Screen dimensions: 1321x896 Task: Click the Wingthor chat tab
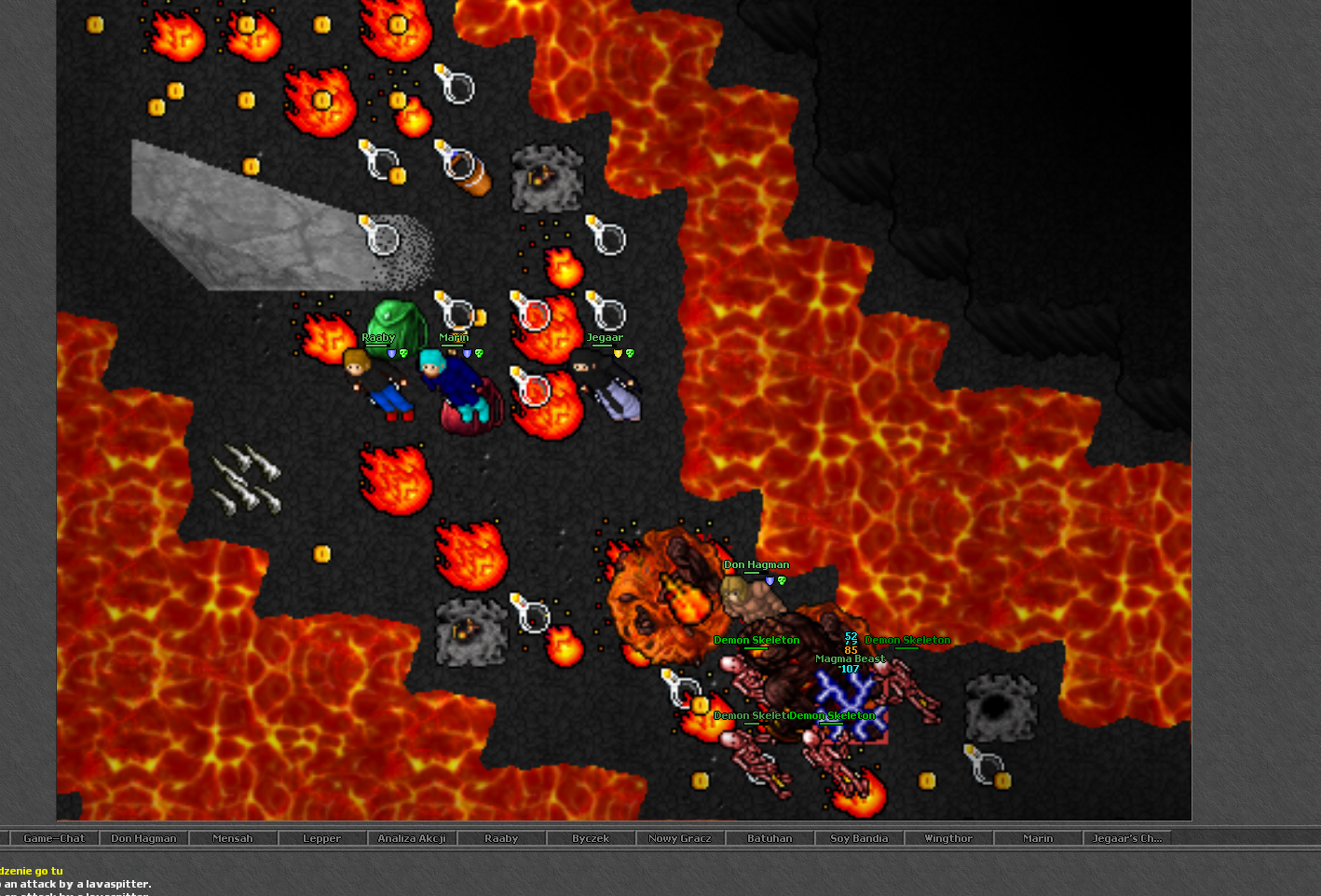[x=948, y=838]
